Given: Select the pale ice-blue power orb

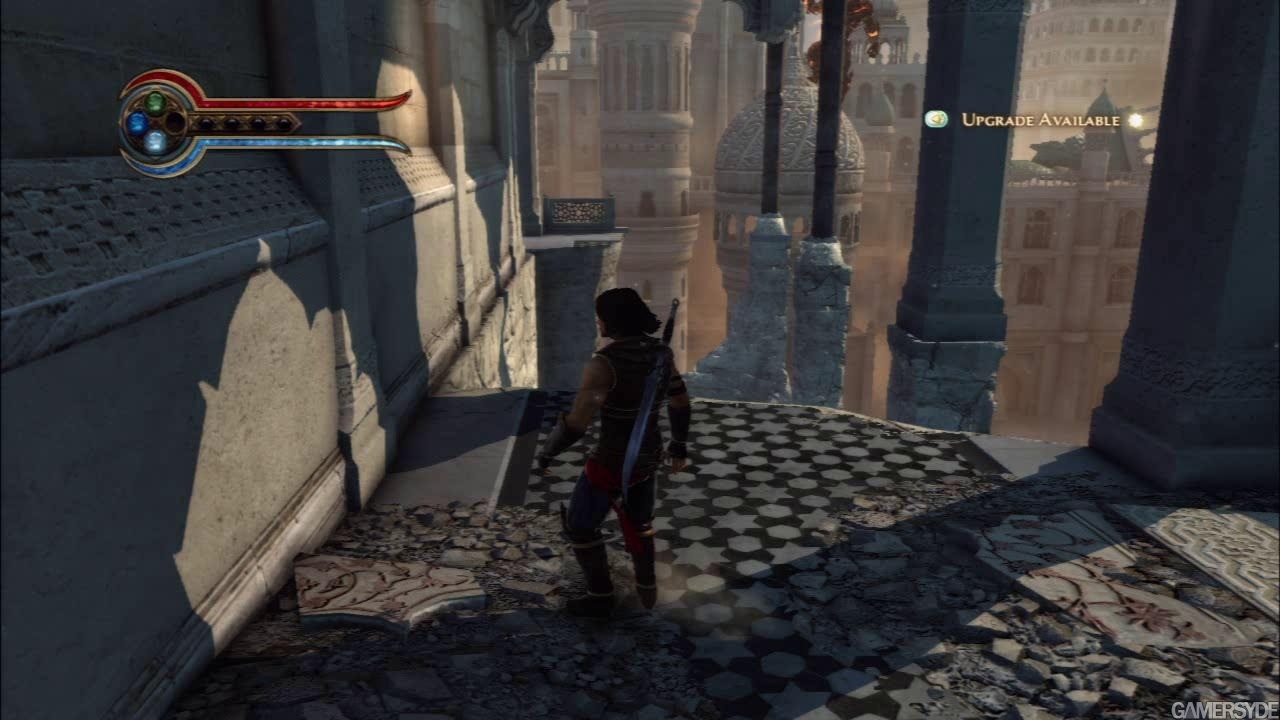Looking at the screenshot, I should [155, 142].
